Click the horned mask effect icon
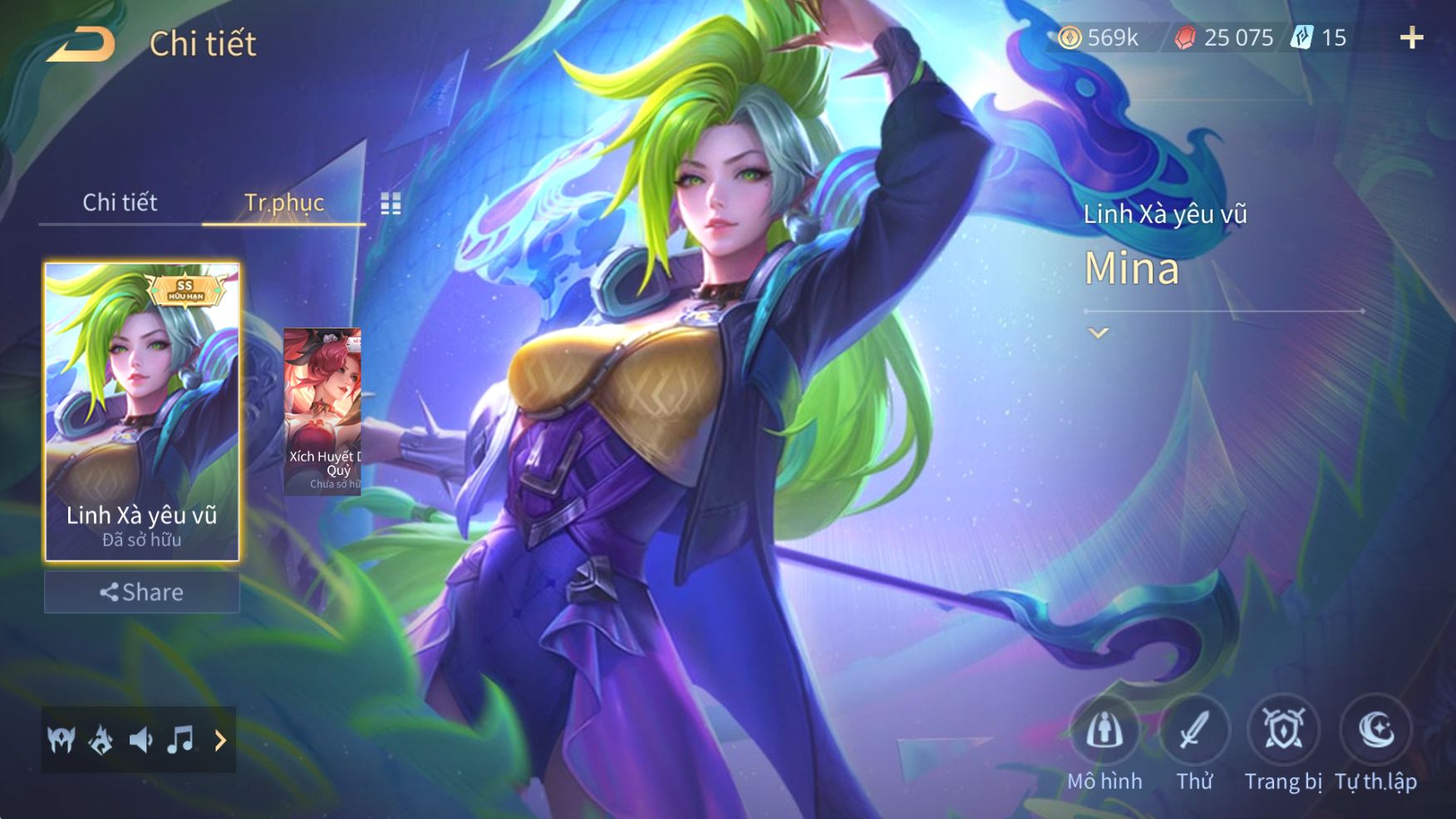The height and width of the screenshot is (819, 1456). [x=61, y=739]
